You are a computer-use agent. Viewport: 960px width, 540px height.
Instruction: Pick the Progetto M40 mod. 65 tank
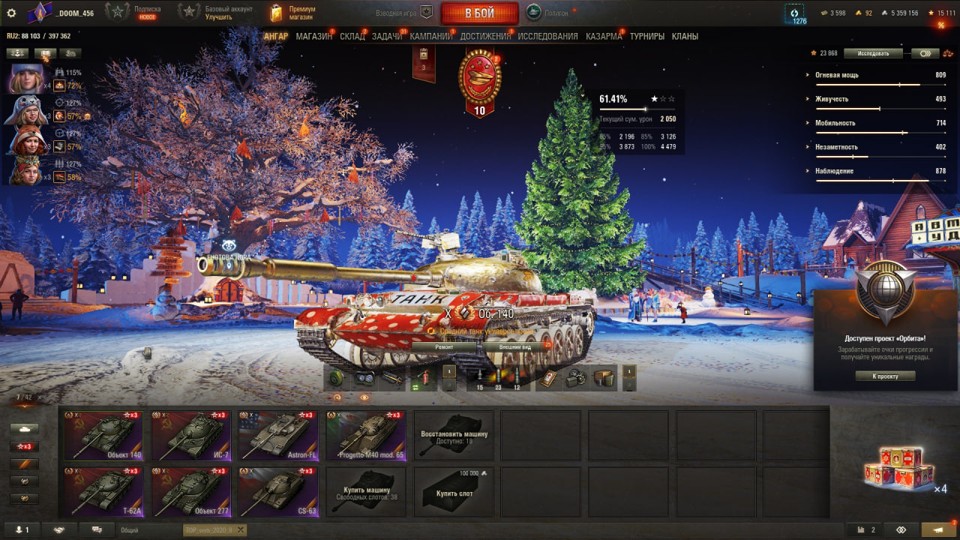click(x=366, y=435)
